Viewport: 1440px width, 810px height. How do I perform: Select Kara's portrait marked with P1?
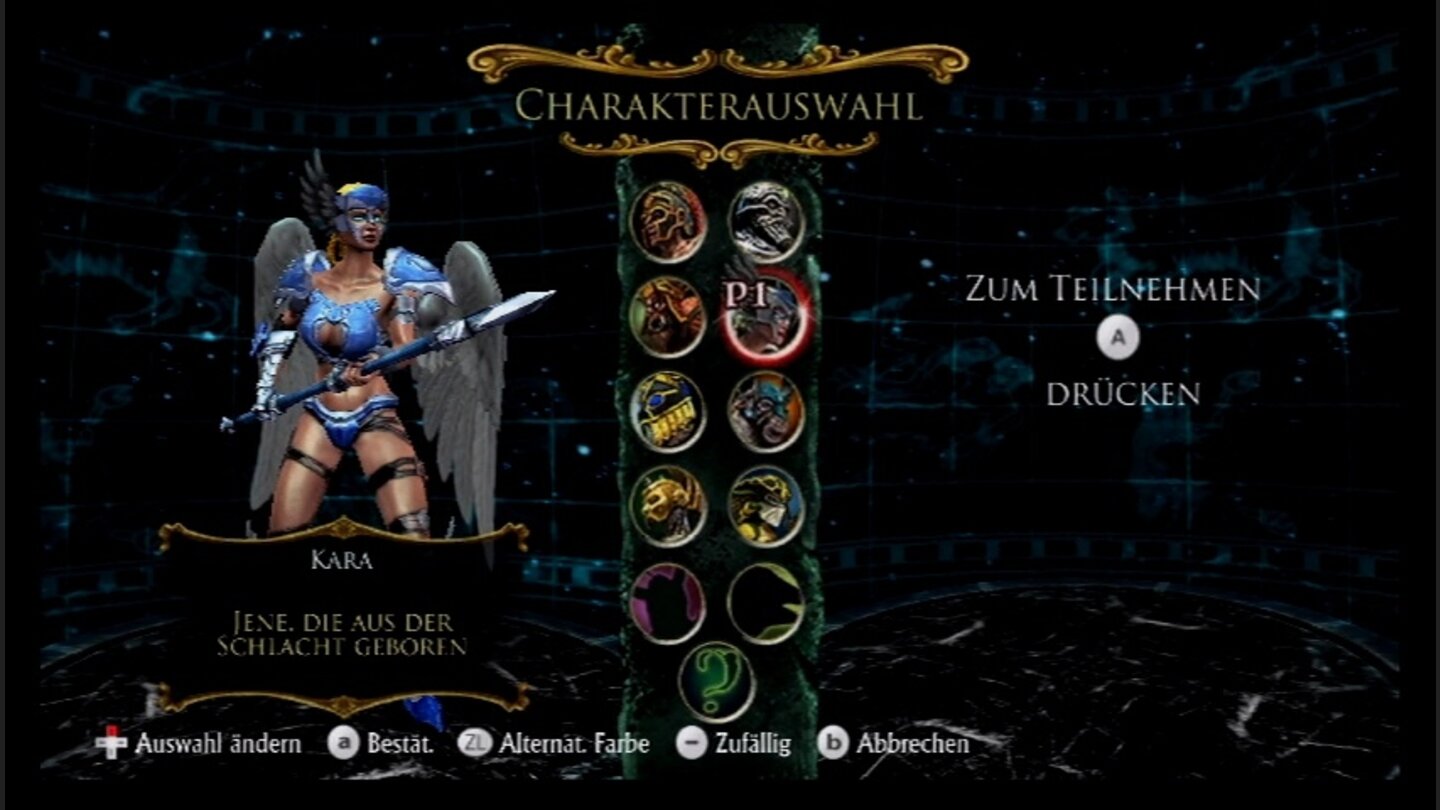pyautogui.click(x=765, y=320)
